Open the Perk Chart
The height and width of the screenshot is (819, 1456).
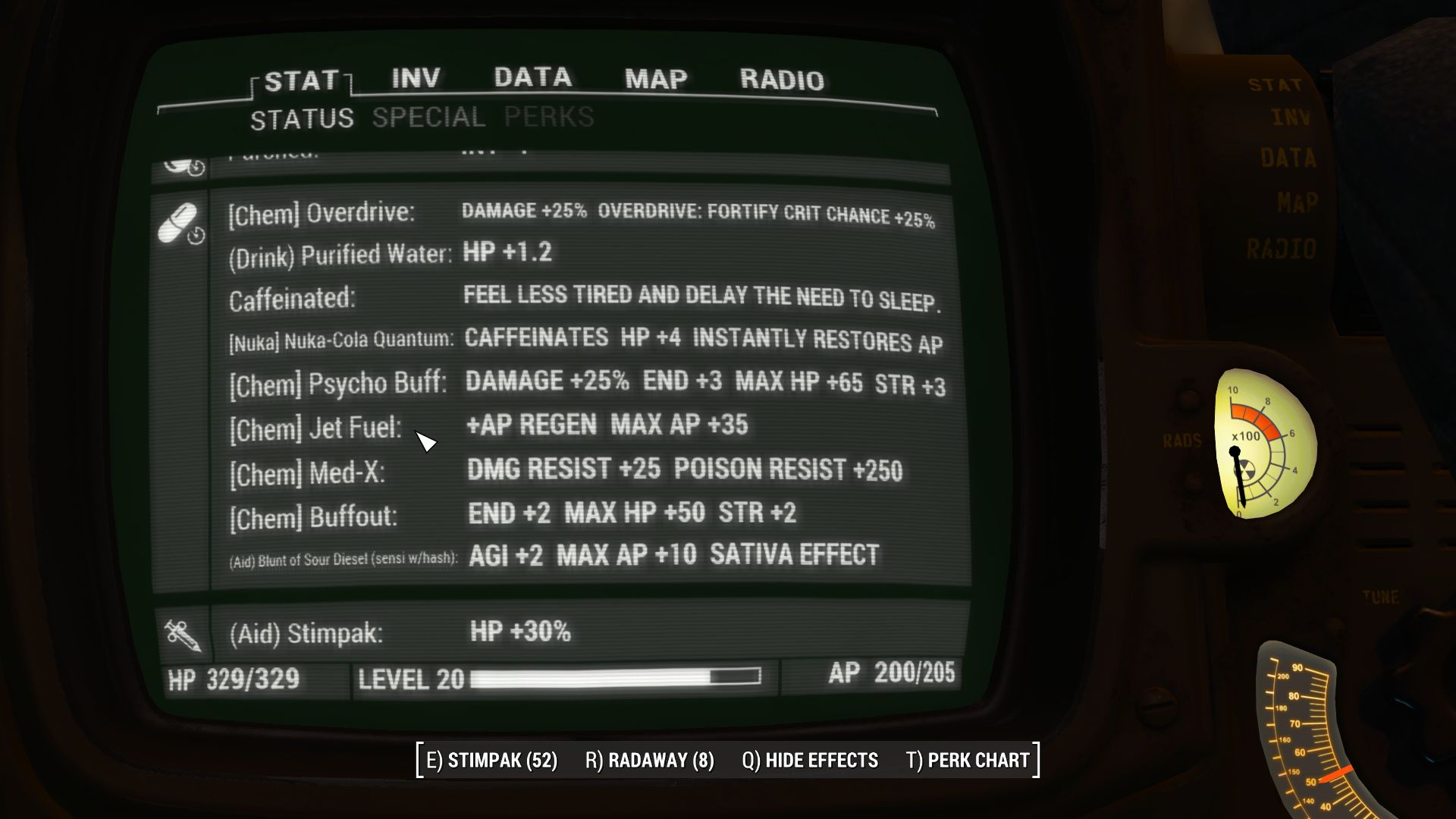click(x=969, y=760)
